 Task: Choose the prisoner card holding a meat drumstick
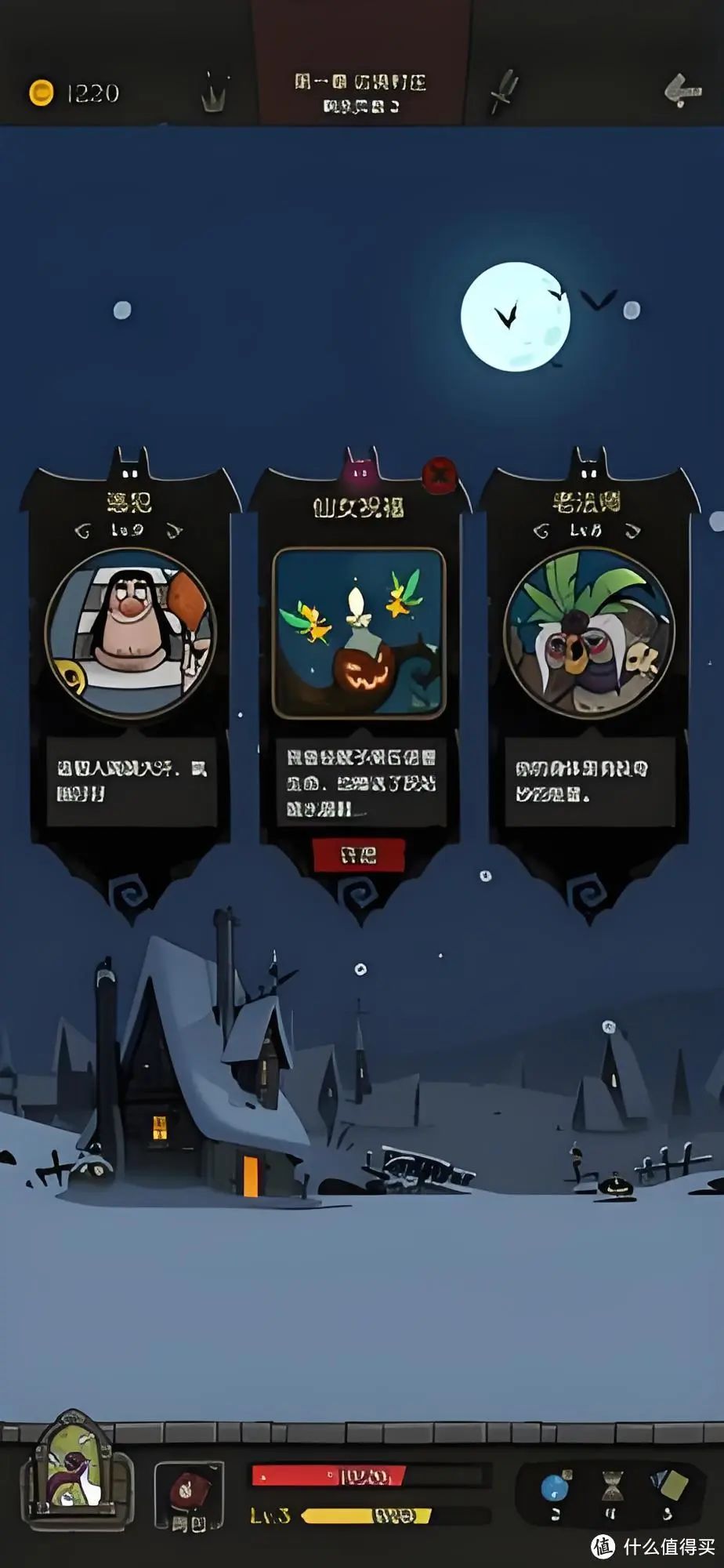130,632
